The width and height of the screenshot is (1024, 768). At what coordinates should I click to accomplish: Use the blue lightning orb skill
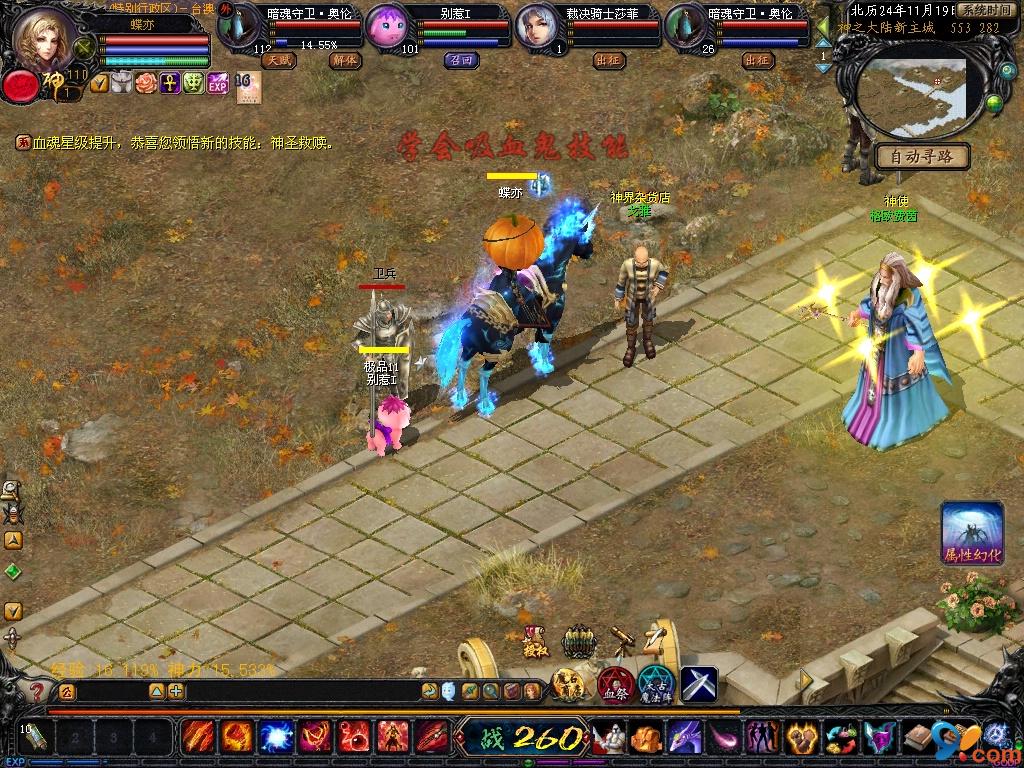coord(276,738)
